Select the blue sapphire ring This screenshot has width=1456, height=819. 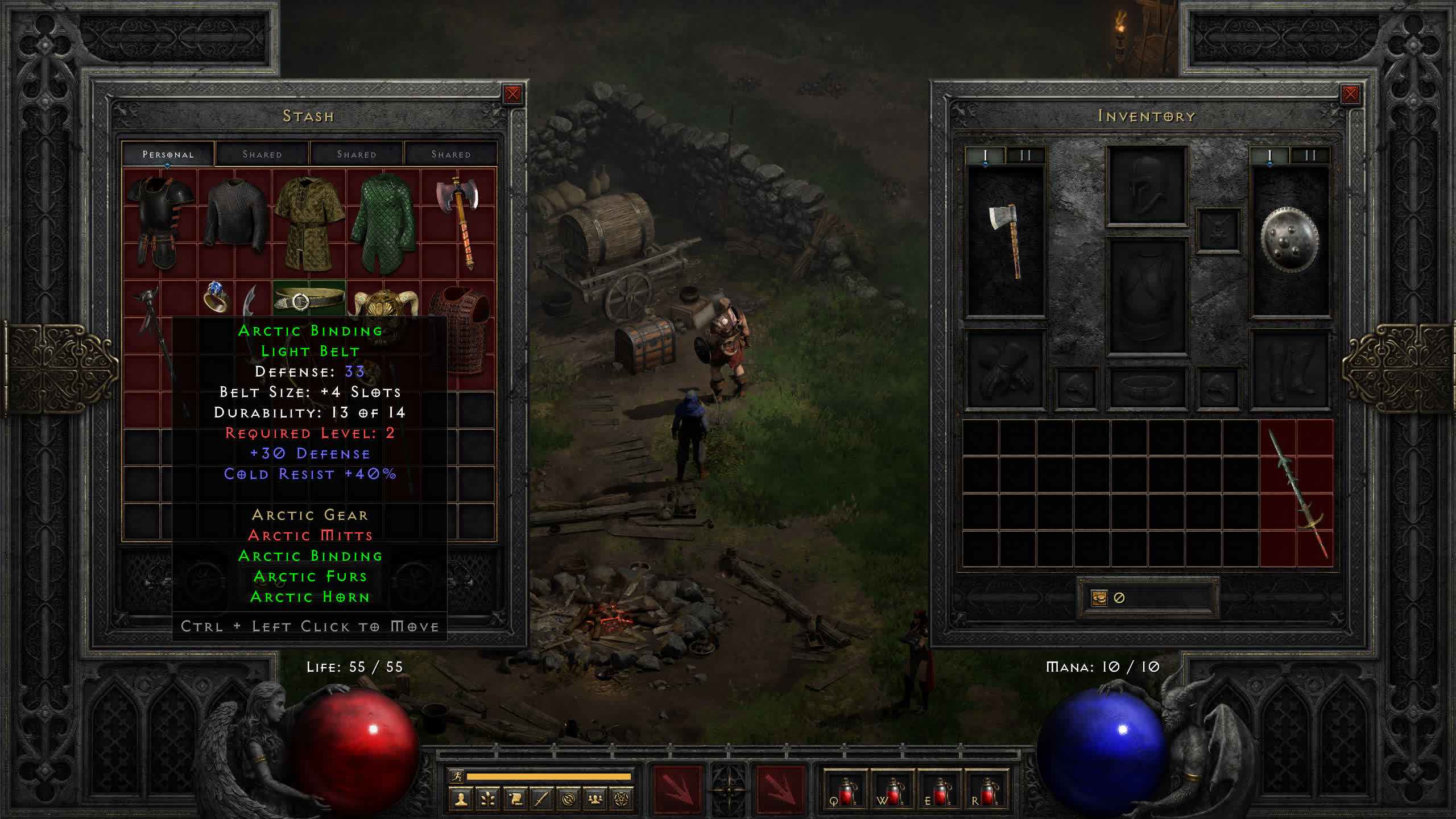pos(216,297)
